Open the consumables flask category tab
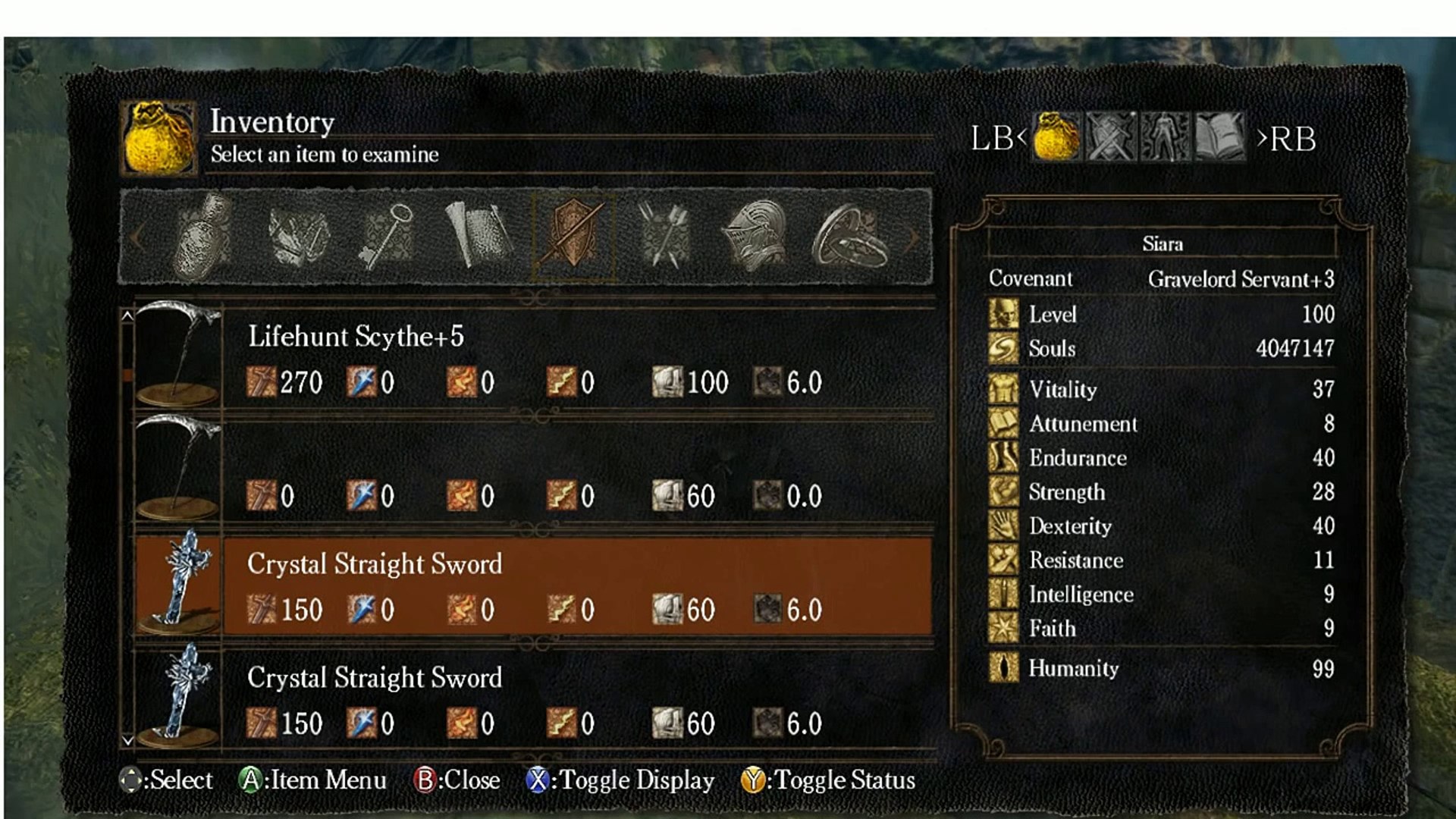 (x=202, y=237)
